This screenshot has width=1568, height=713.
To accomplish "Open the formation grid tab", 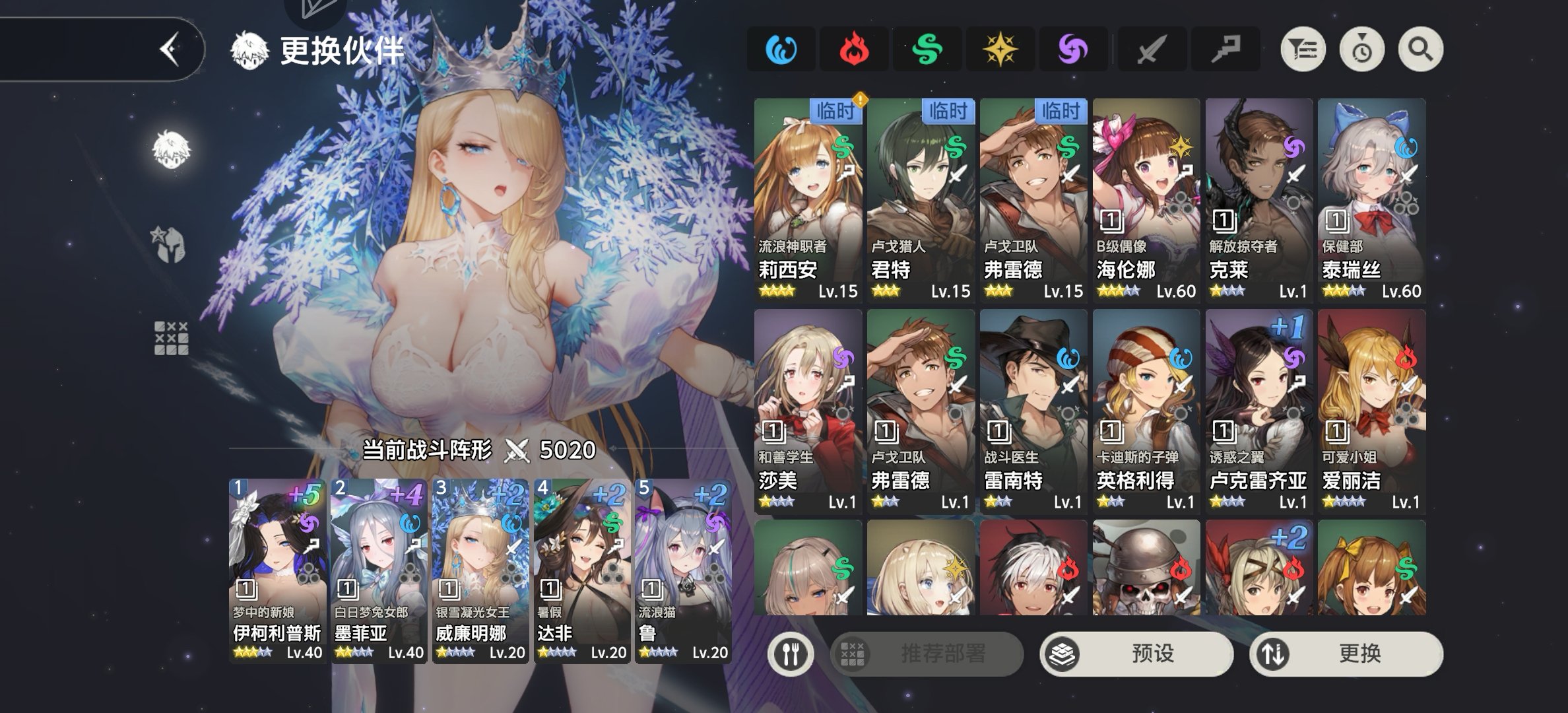I will [x=172, y=339].
